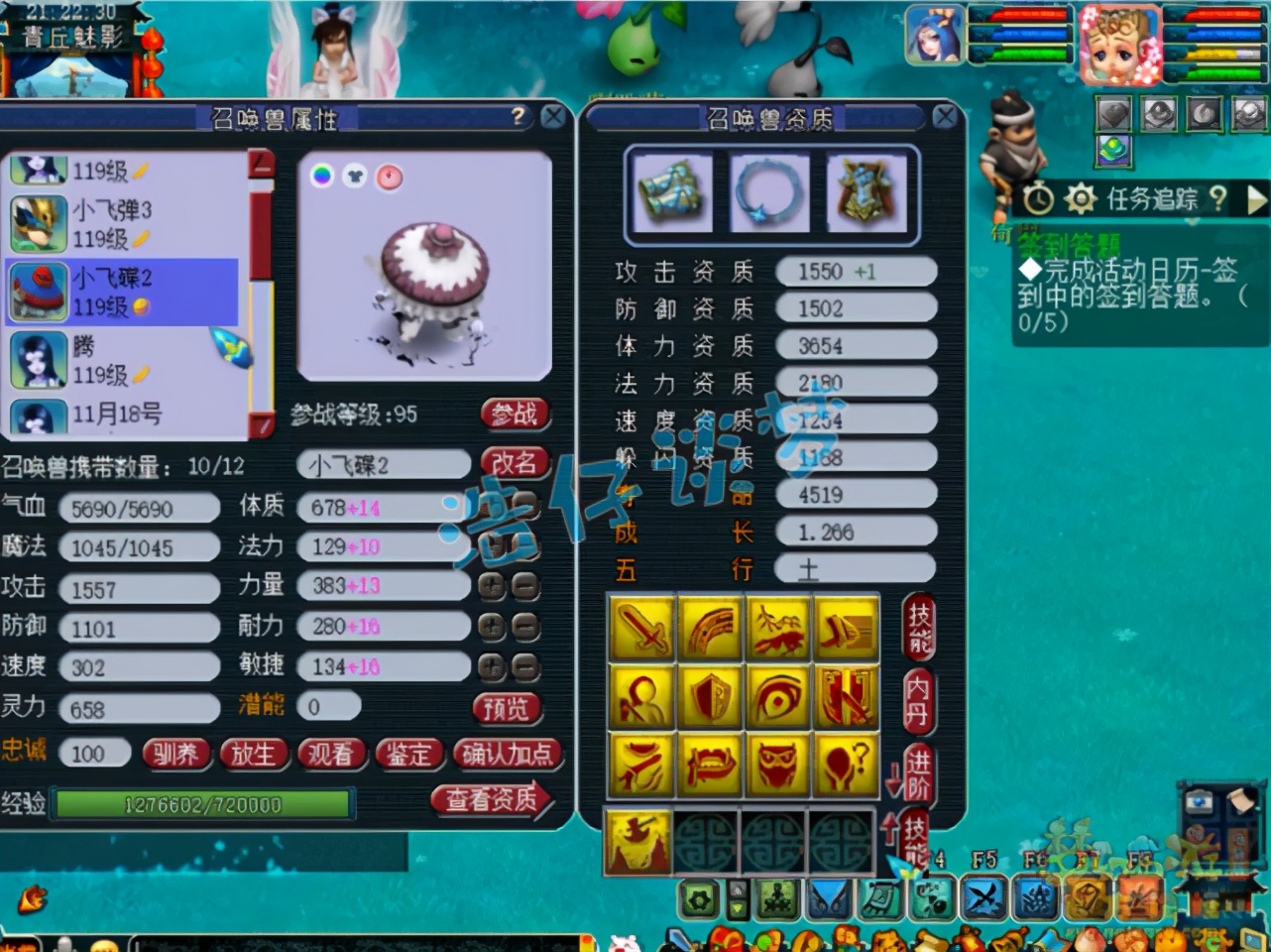Click the 查看资质 button
The height and width of the screenshot is (952, 1271).
(x=491, y=799)
